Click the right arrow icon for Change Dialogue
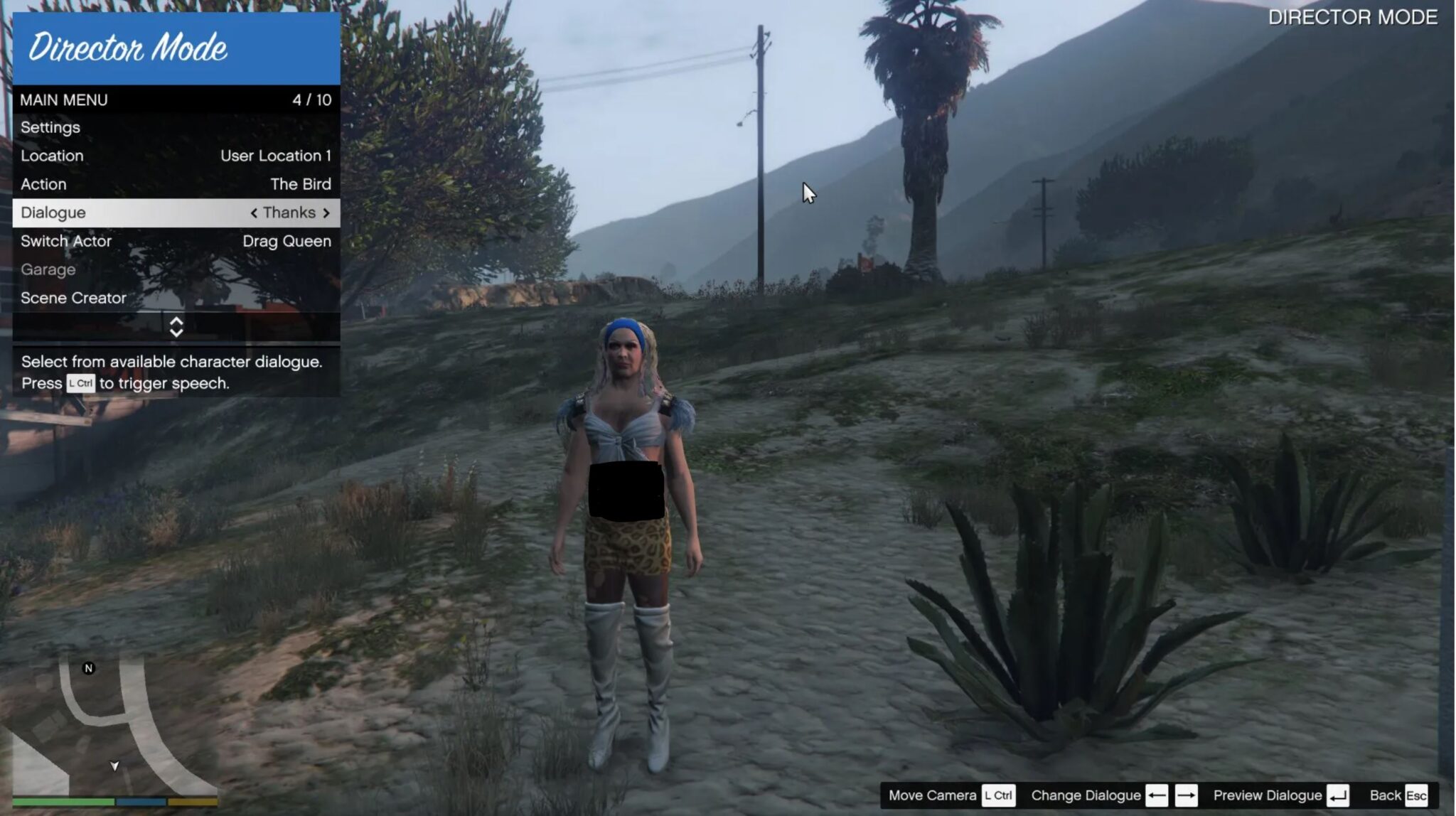Viewport: 1456px width, 816px height. pos(1187,795)
